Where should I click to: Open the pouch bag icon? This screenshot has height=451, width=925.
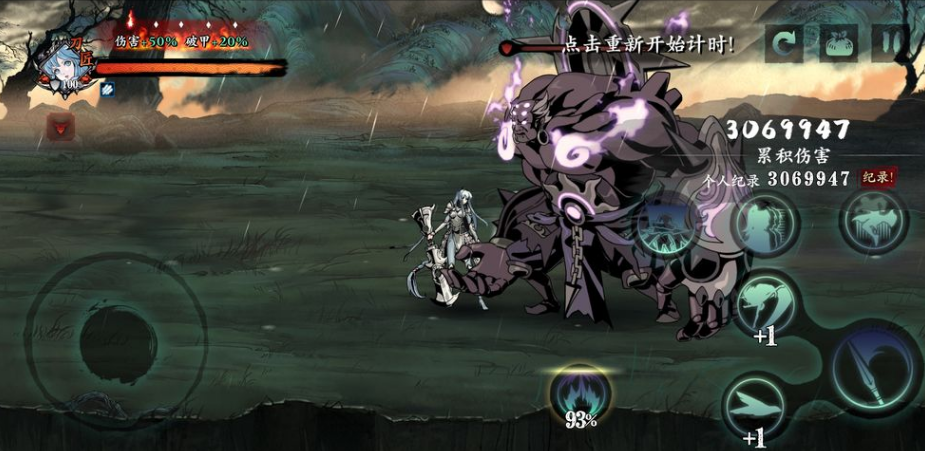click(x=838, y=44)
